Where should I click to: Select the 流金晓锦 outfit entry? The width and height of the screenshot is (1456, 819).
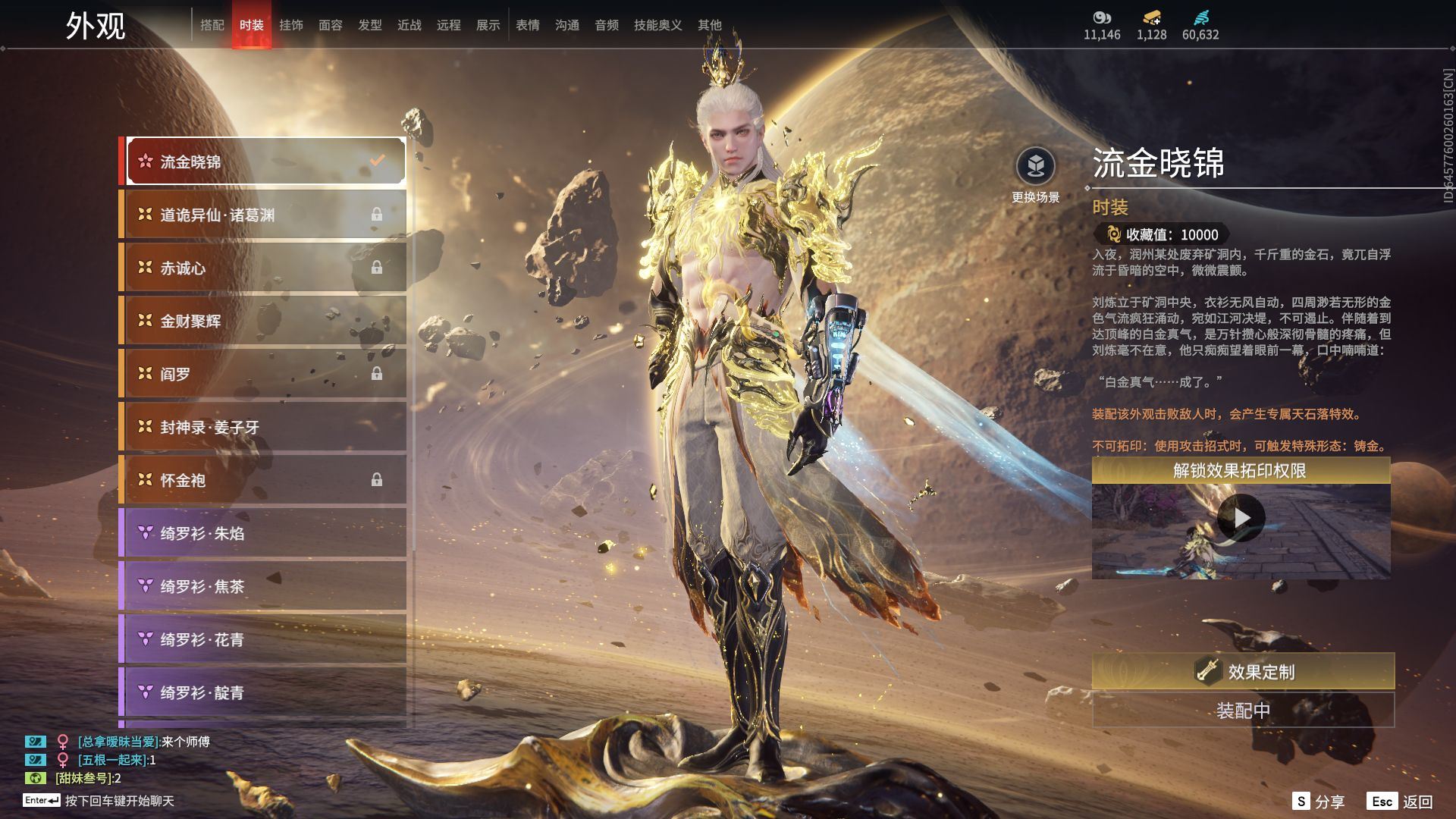point(265,161)
